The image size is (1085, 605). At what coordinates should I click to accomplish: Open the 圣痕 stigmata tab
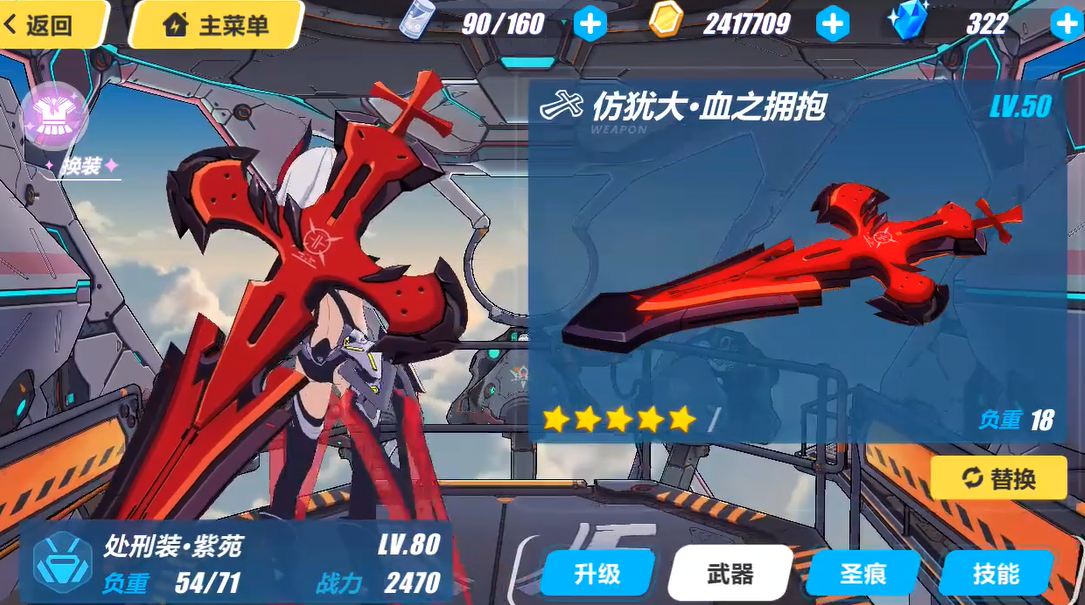pyautogui.click(x=863, y=573)
